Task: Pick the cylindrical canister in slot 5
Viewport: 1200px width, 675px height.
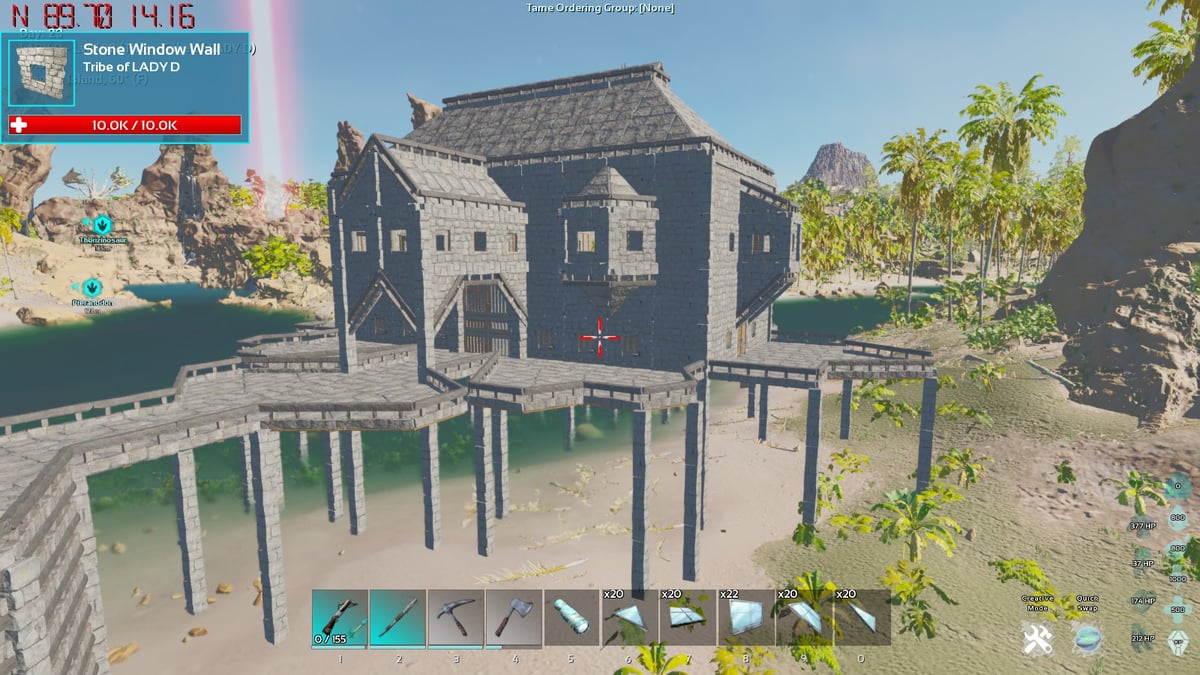Action: point(572,617)
